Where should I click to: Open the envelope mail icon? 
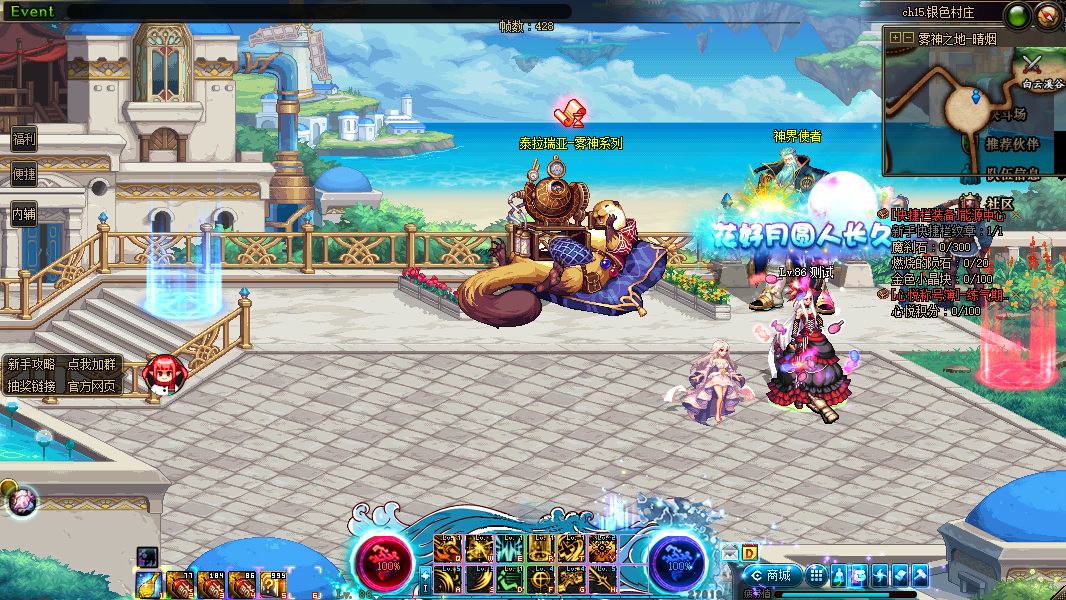pos(729,552)
